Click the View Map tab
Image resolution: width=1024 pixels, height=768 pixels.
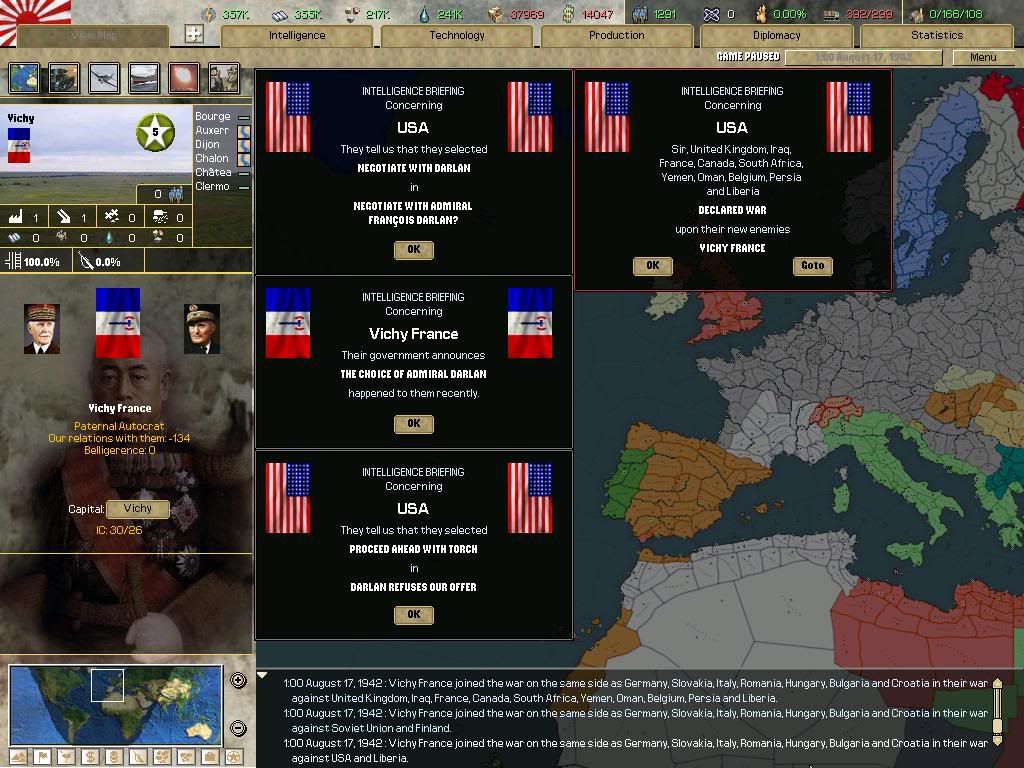[93, 36]
